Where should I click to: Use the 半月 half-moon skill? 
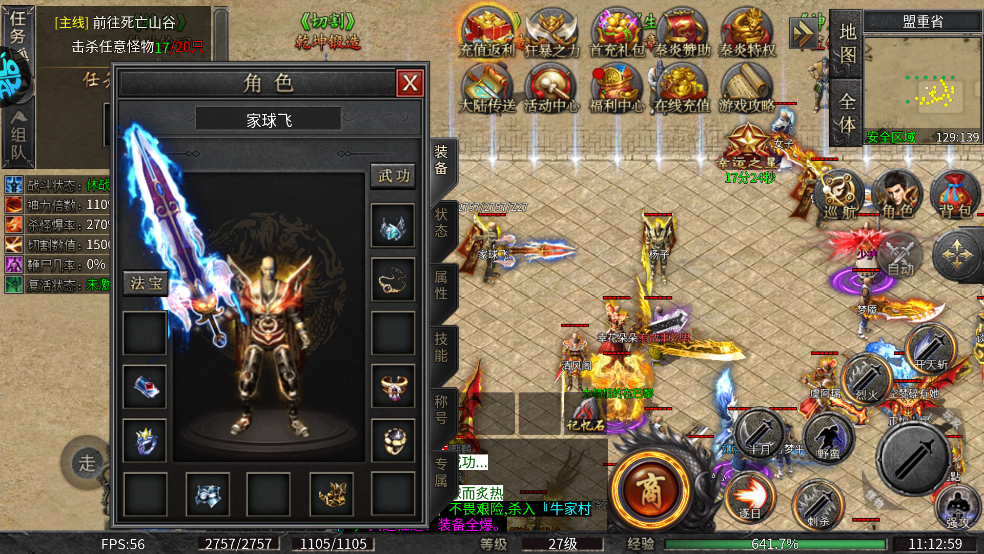pyautogui.click(x=759, y=433)
